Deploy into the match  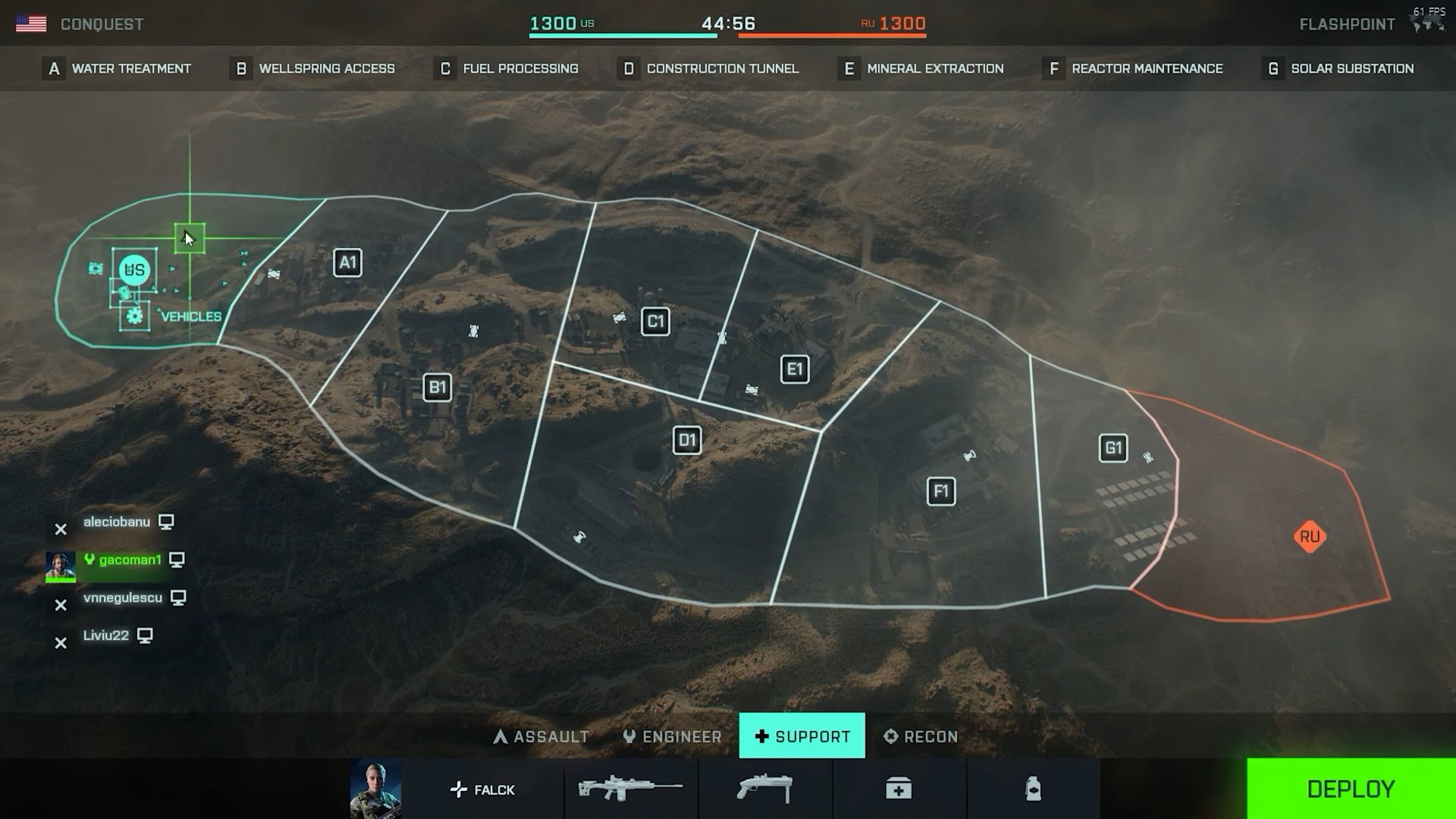pyautogui.click(x=1351, y=789)
